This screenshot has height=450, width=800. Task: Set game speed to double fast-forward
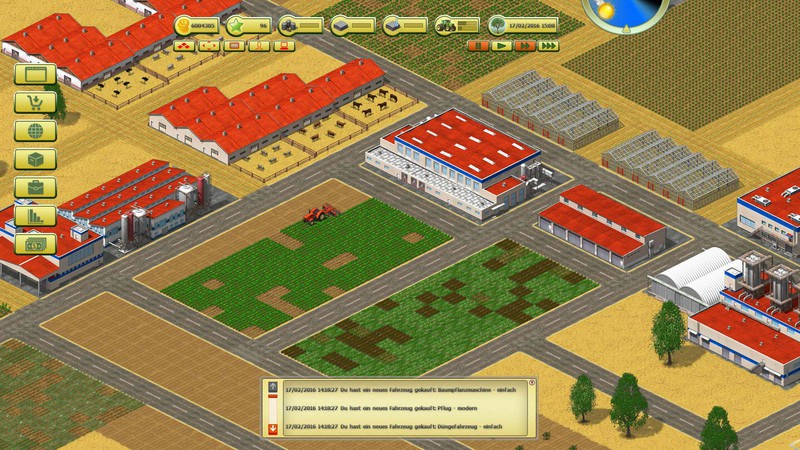click(x=523, y=45)
